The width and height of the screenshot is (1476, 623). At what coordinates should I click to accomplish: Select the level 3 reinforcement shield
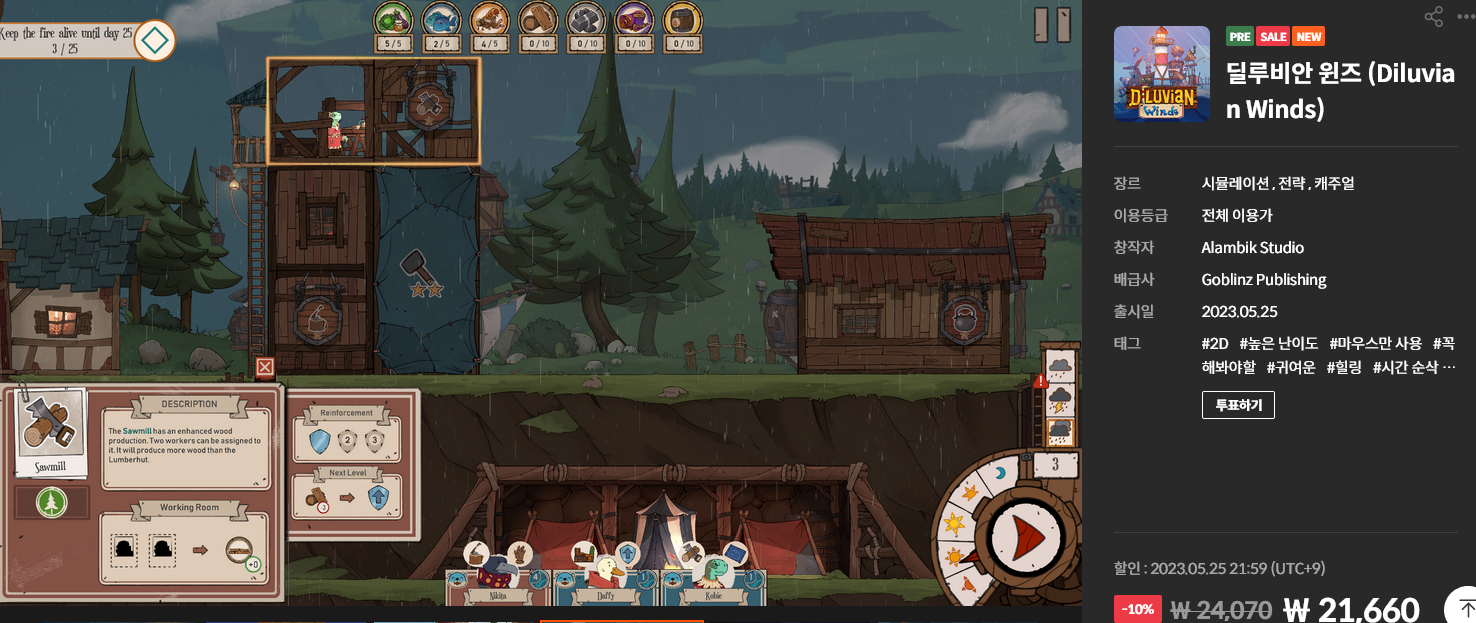[375, 441]
